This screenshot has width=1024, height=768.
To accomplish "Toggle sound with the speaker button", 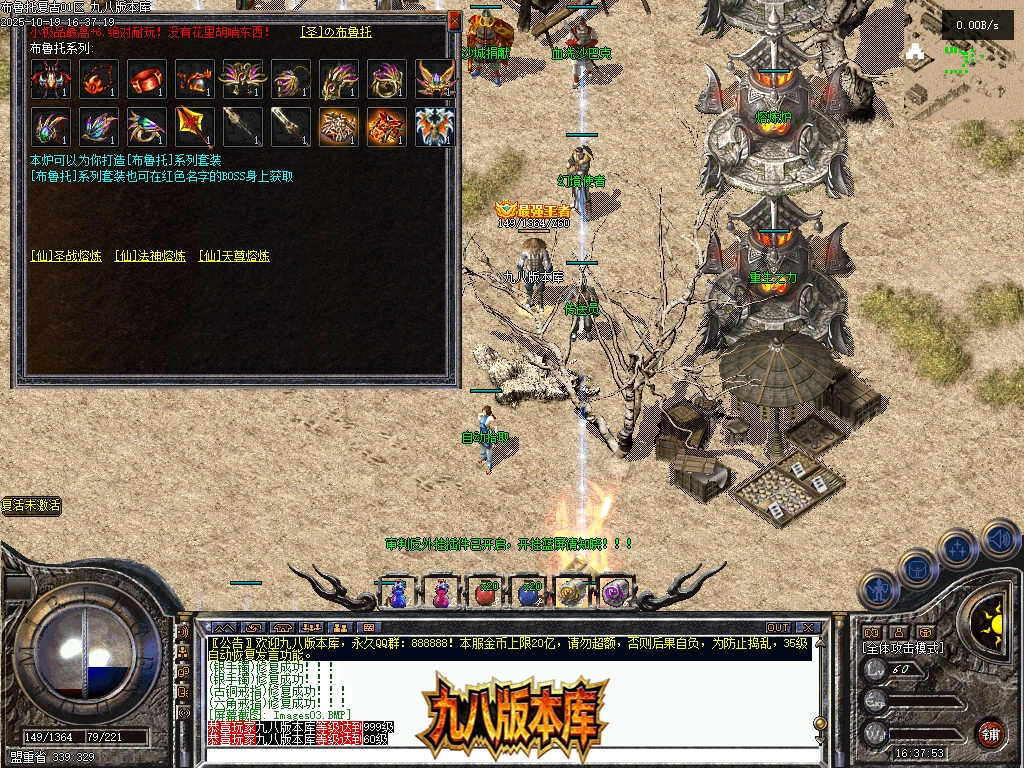I will (999, 539).
